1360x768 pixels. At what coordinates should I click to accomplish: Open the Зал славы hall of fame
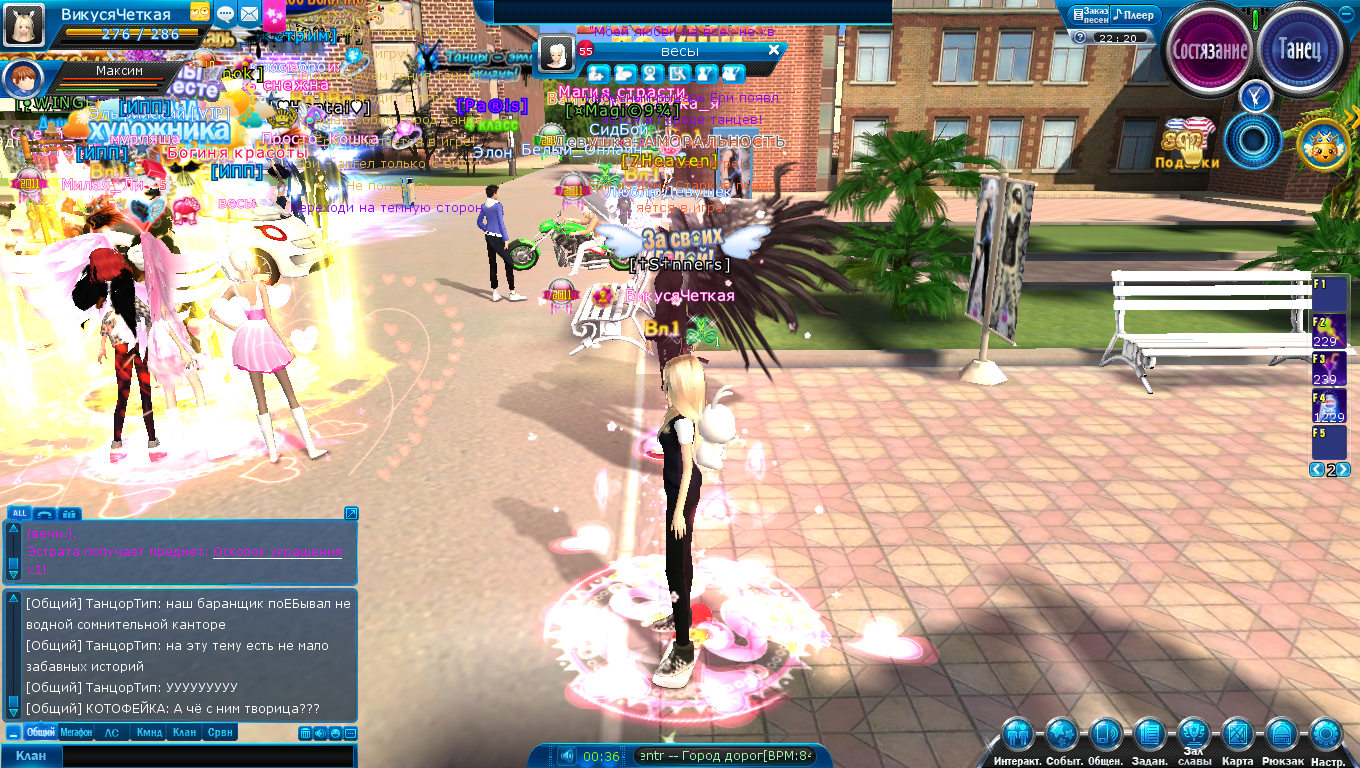[1193, 735]
